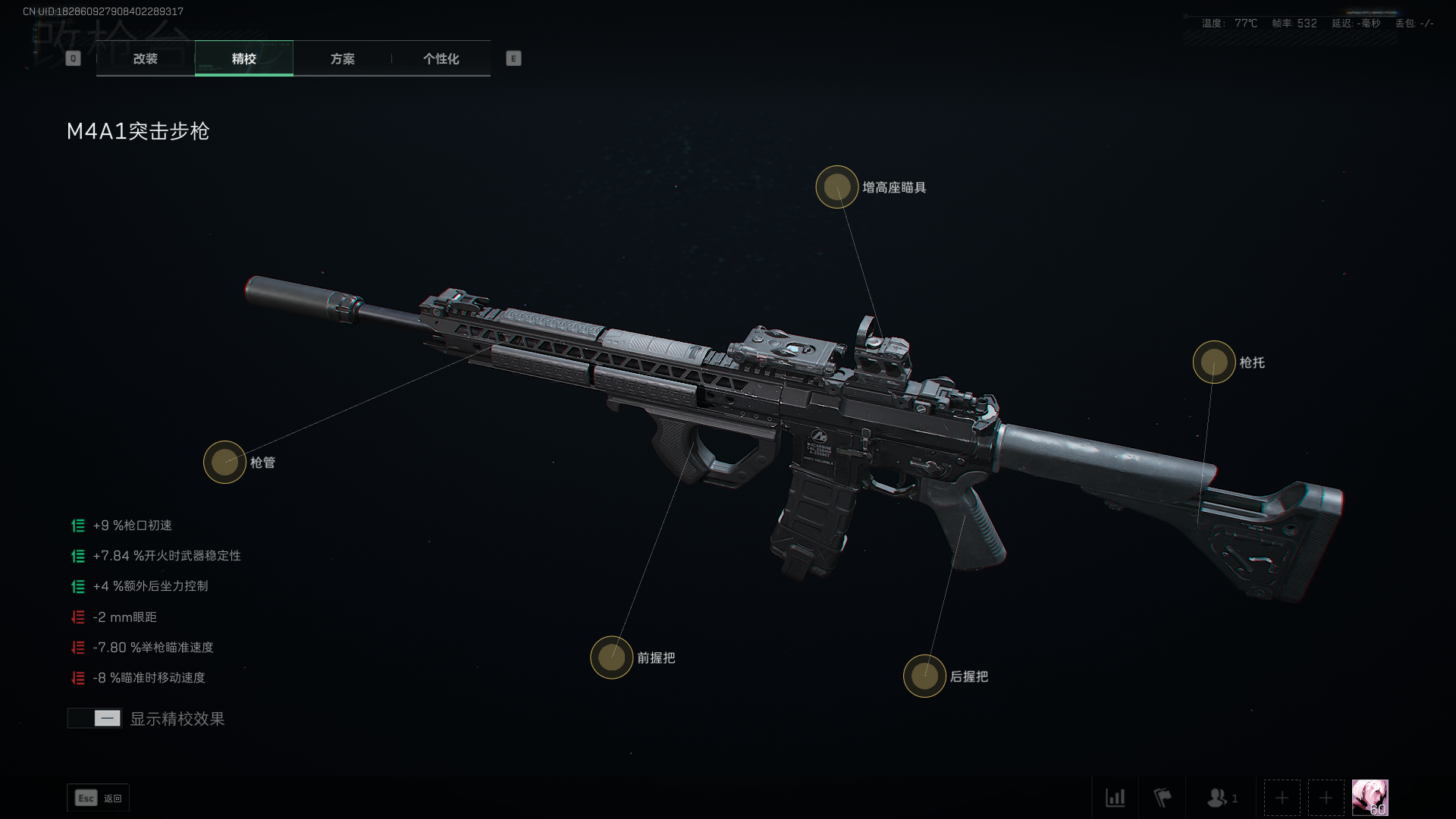The height and width of the screenshot is (819, 1456).
Task: Select the 枪管 calibration node
Action: [224, 462]
